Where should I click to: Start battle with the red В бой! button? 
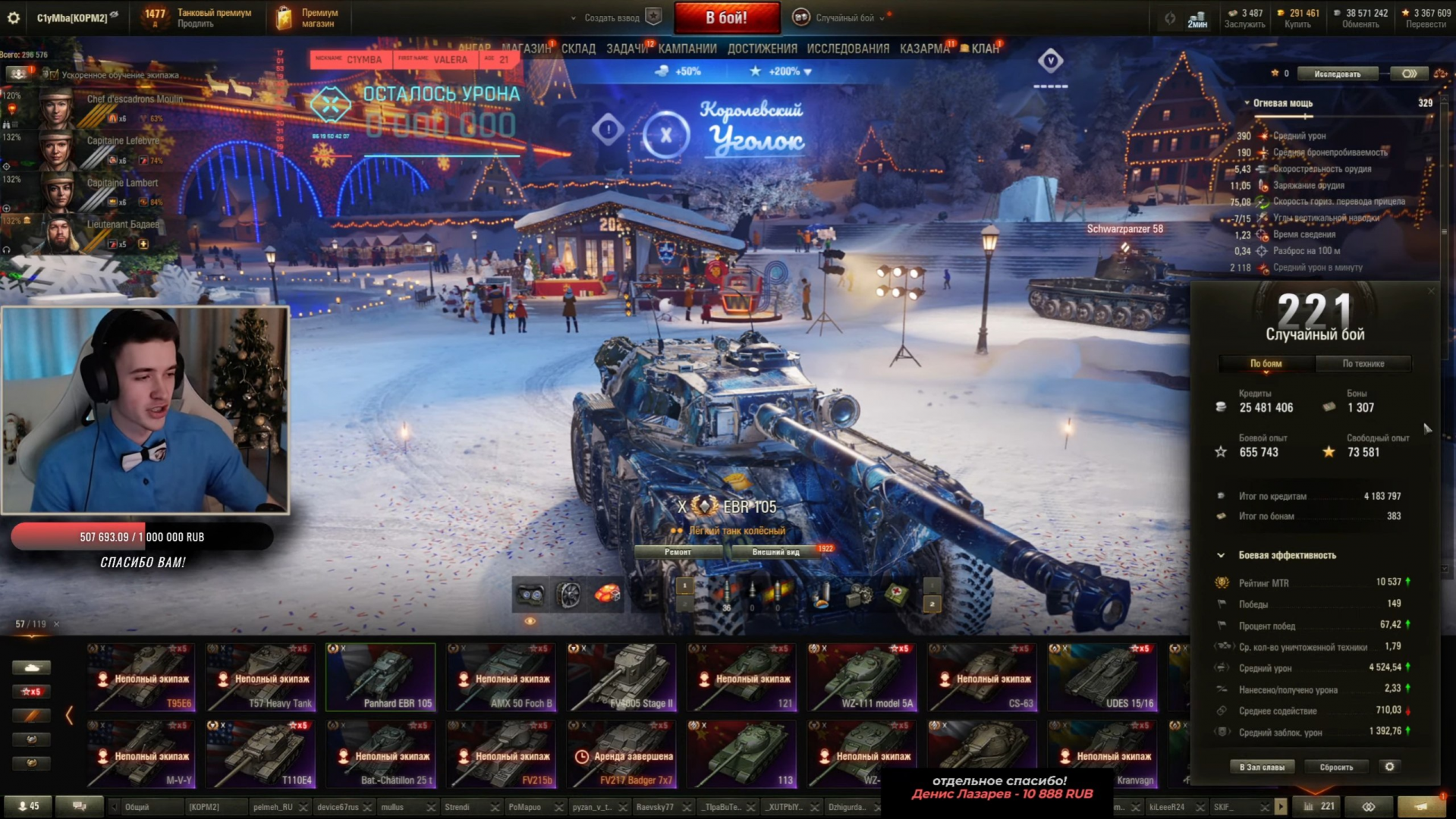(x=726, y=17)
